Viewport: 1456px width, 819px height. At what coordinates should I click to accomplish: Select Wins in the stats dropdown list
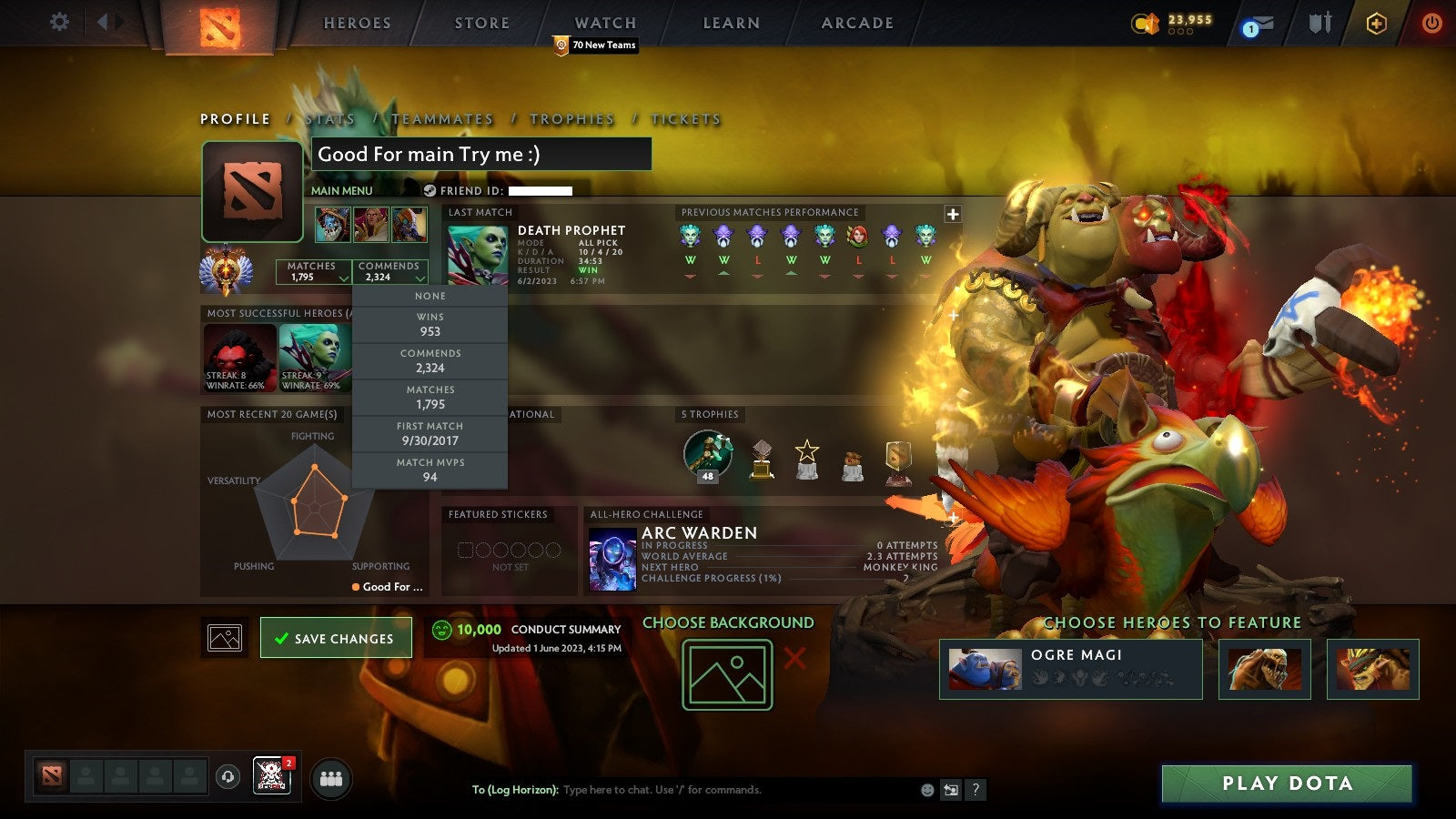tap(430, 324)
